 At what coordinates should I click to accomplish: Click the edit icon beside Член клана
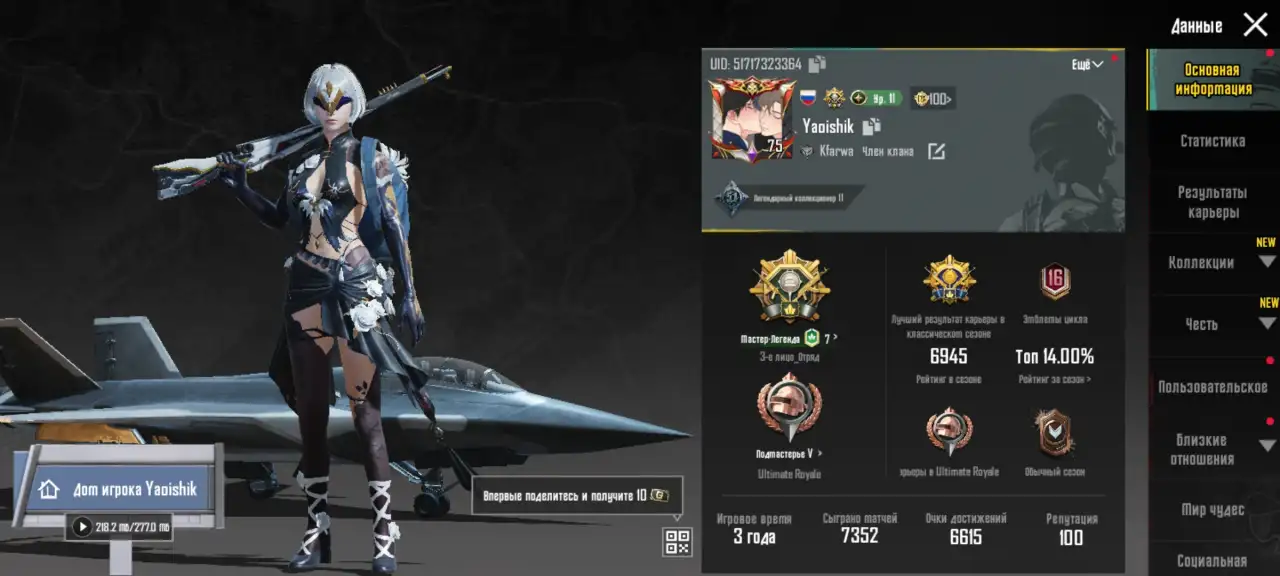[936, 151]
